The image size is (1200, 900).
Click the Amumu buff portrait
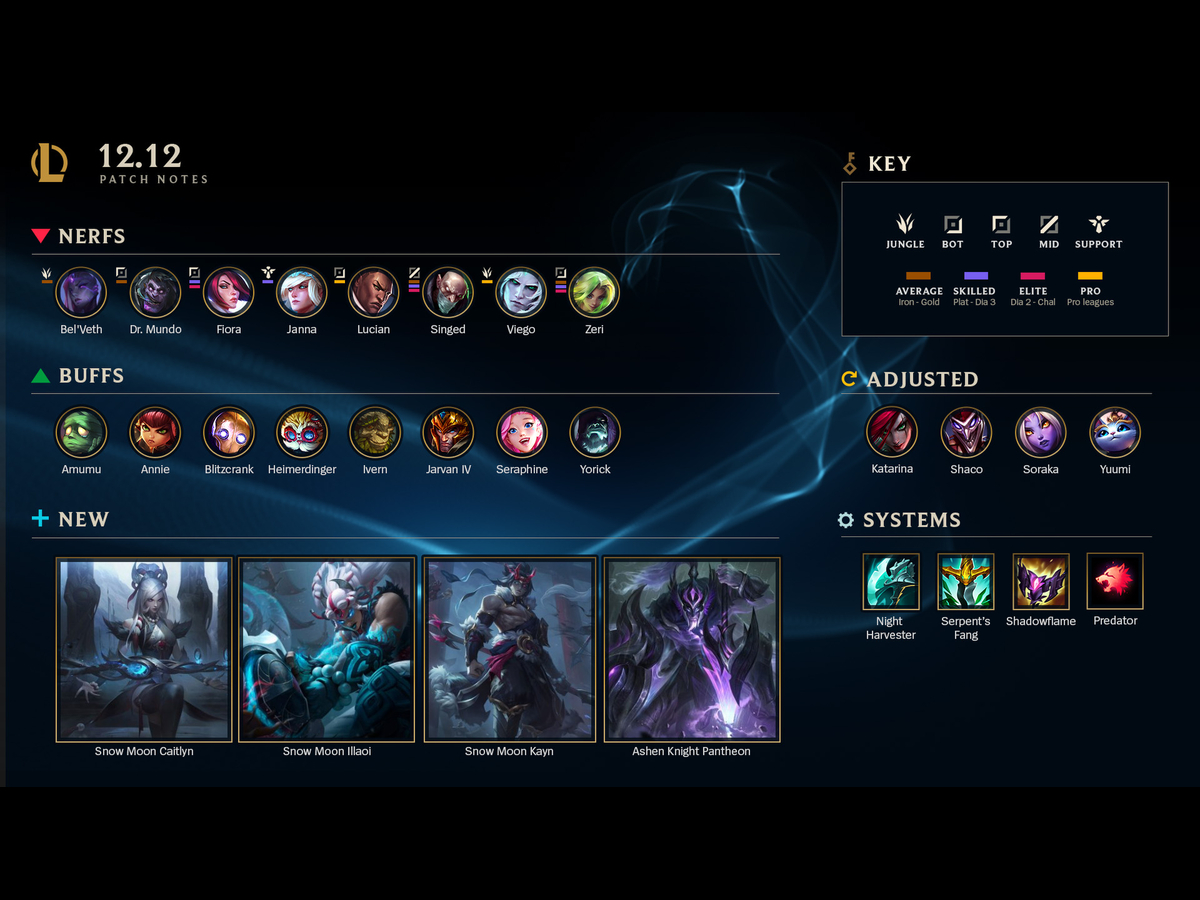81,432
